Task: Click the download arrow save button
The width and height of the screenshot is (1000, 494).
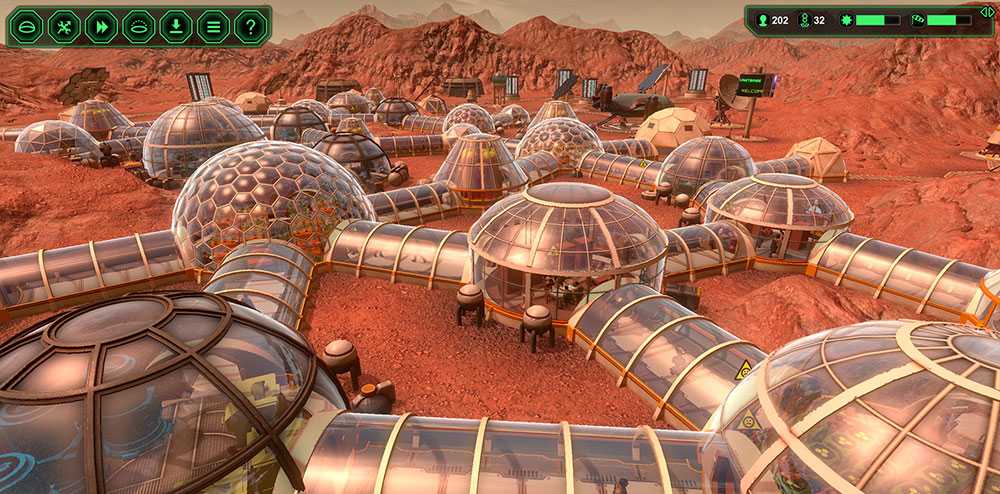Action: [176, 27]
